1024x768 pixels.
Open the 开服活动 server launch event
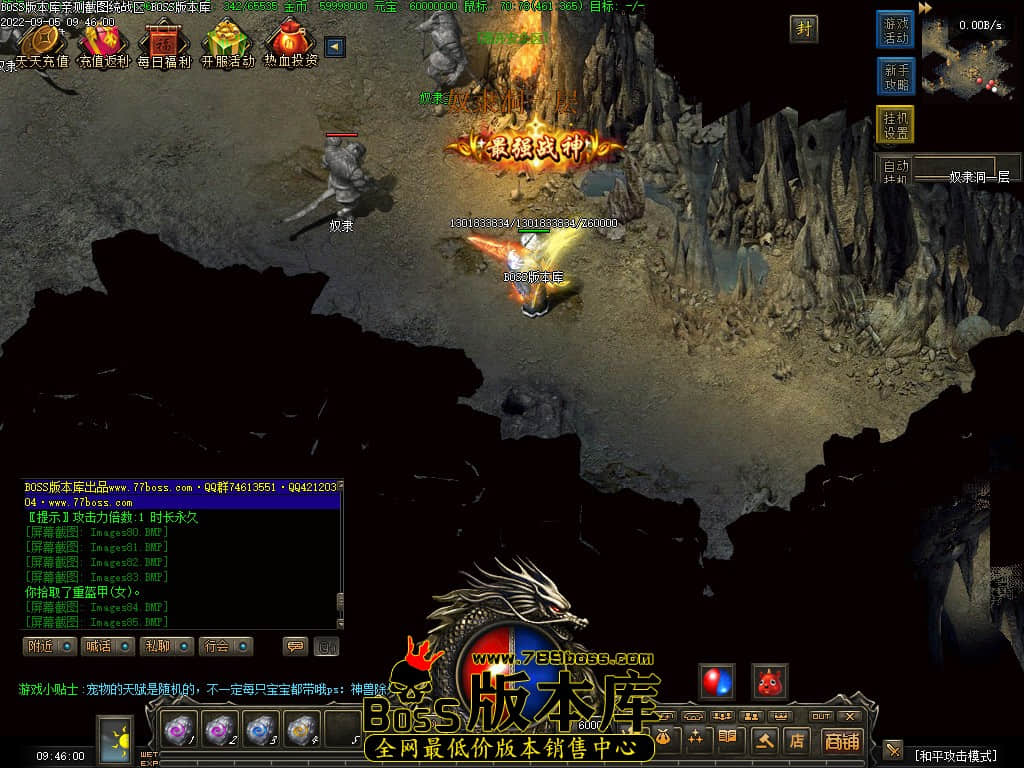pyautogui.click(x=227, y=44)
